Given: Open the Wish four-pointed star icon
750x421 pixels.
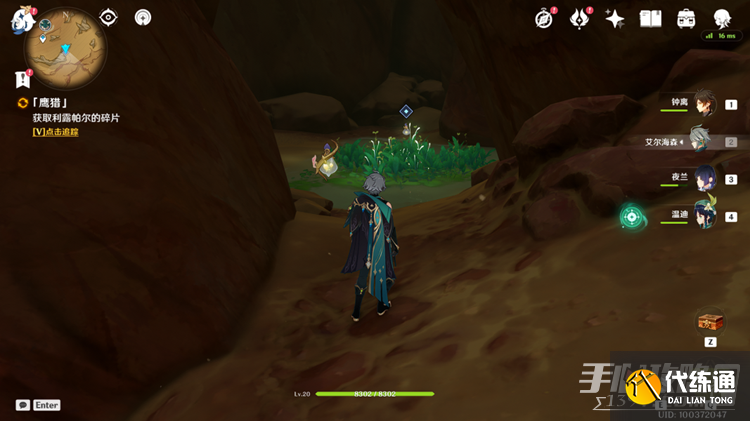Looking at the screenshot, I should [x=615, y=19].
